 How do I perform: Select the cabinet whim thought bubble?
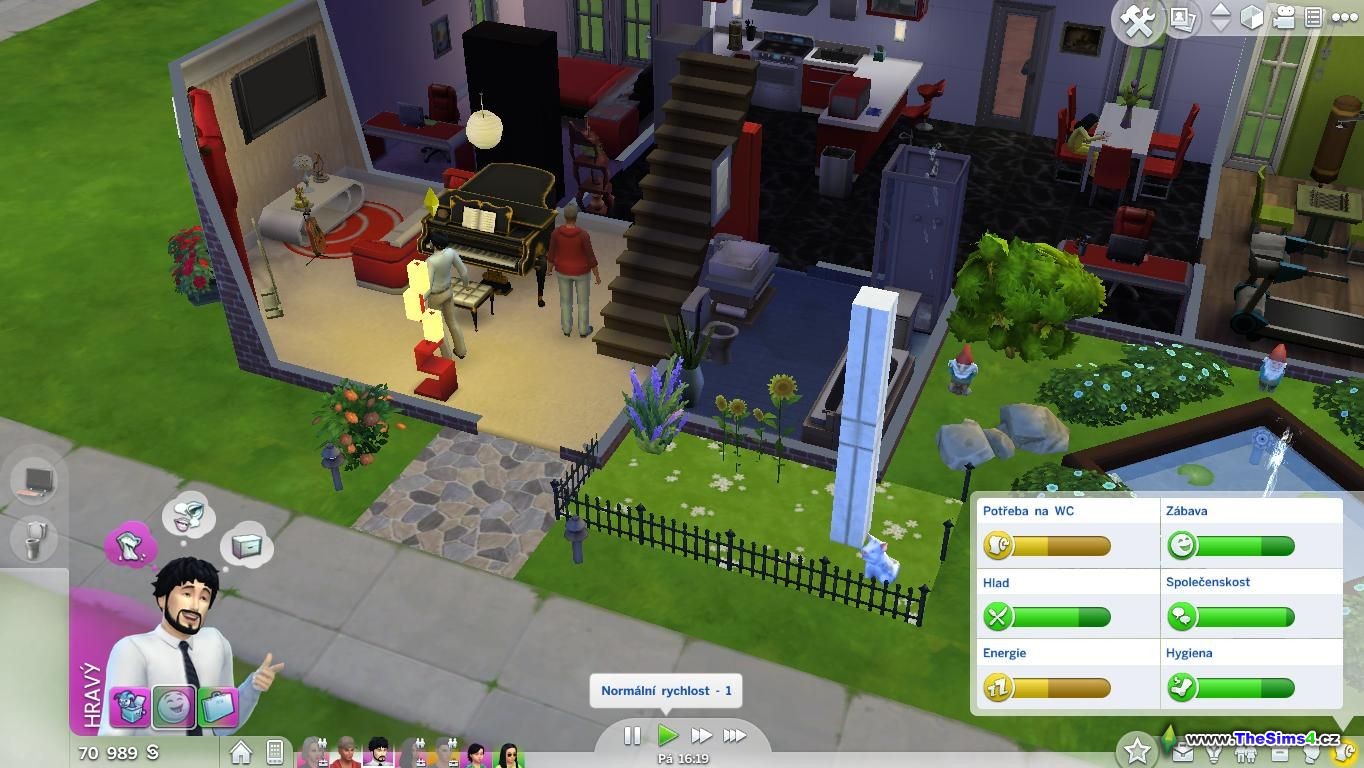click(x=246, y=546)
